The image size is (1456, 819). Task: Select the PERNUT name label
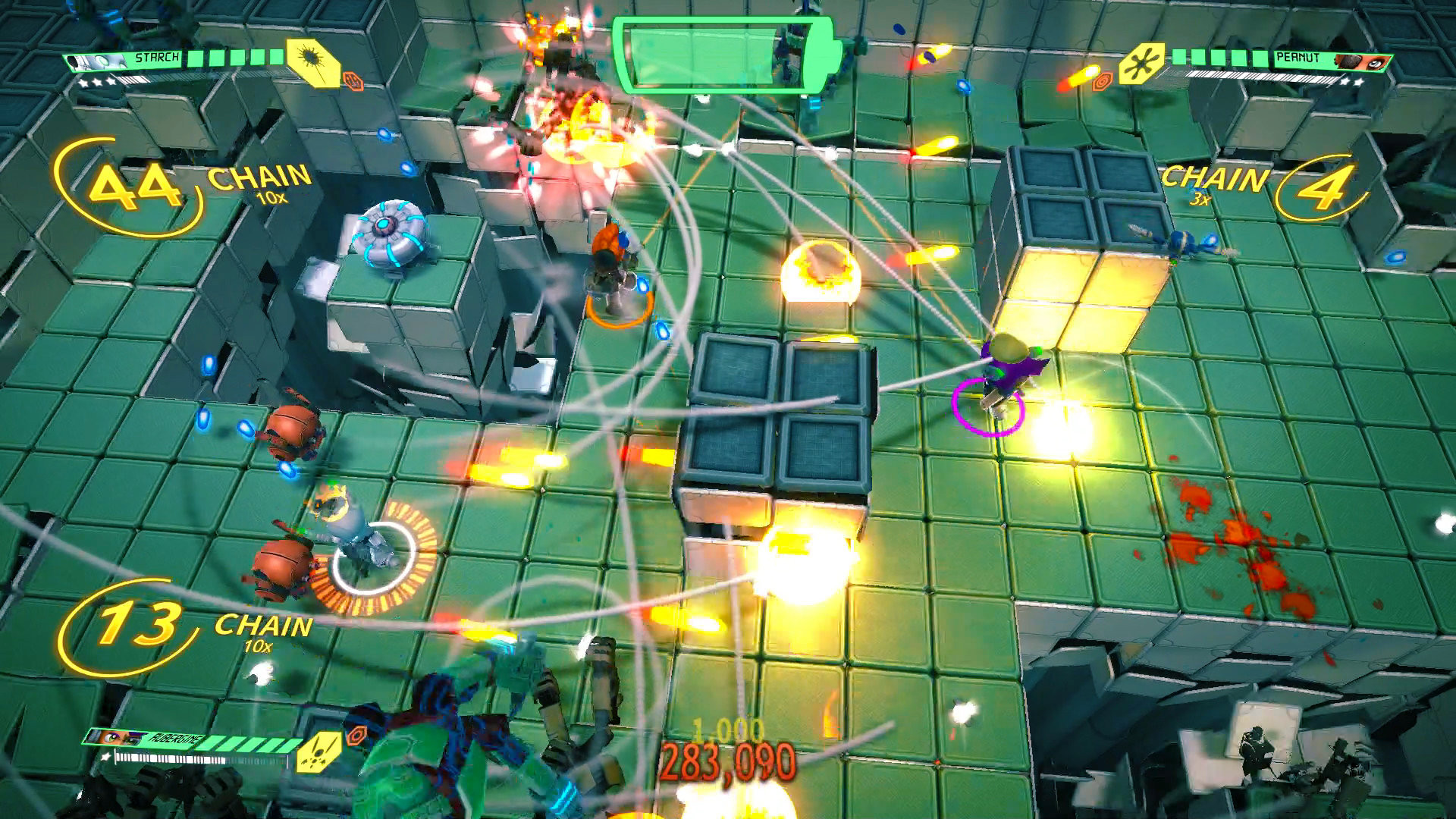pyautogui.click(x=1298, y=57)
